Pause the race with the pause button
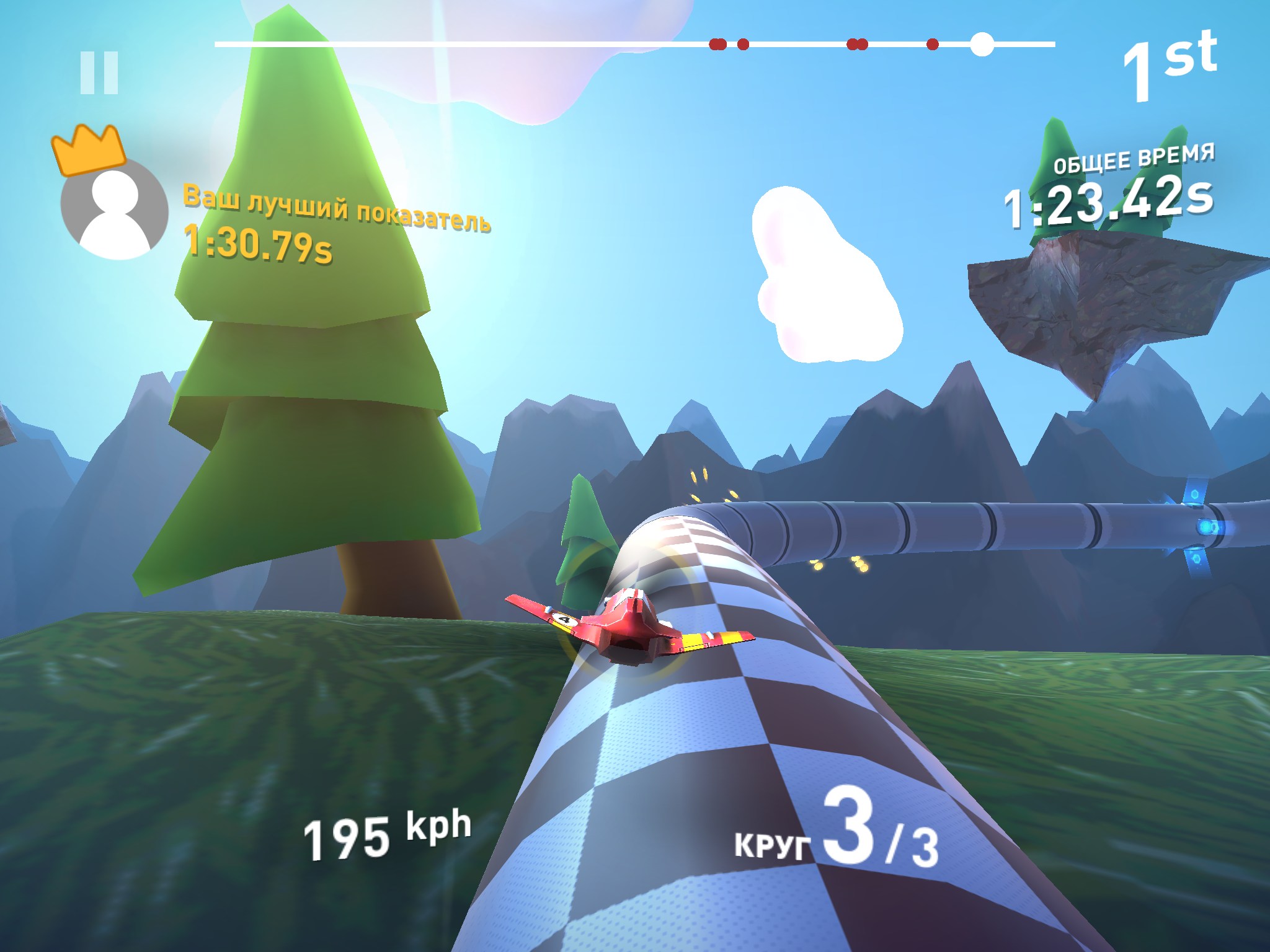 coord(99,73)
